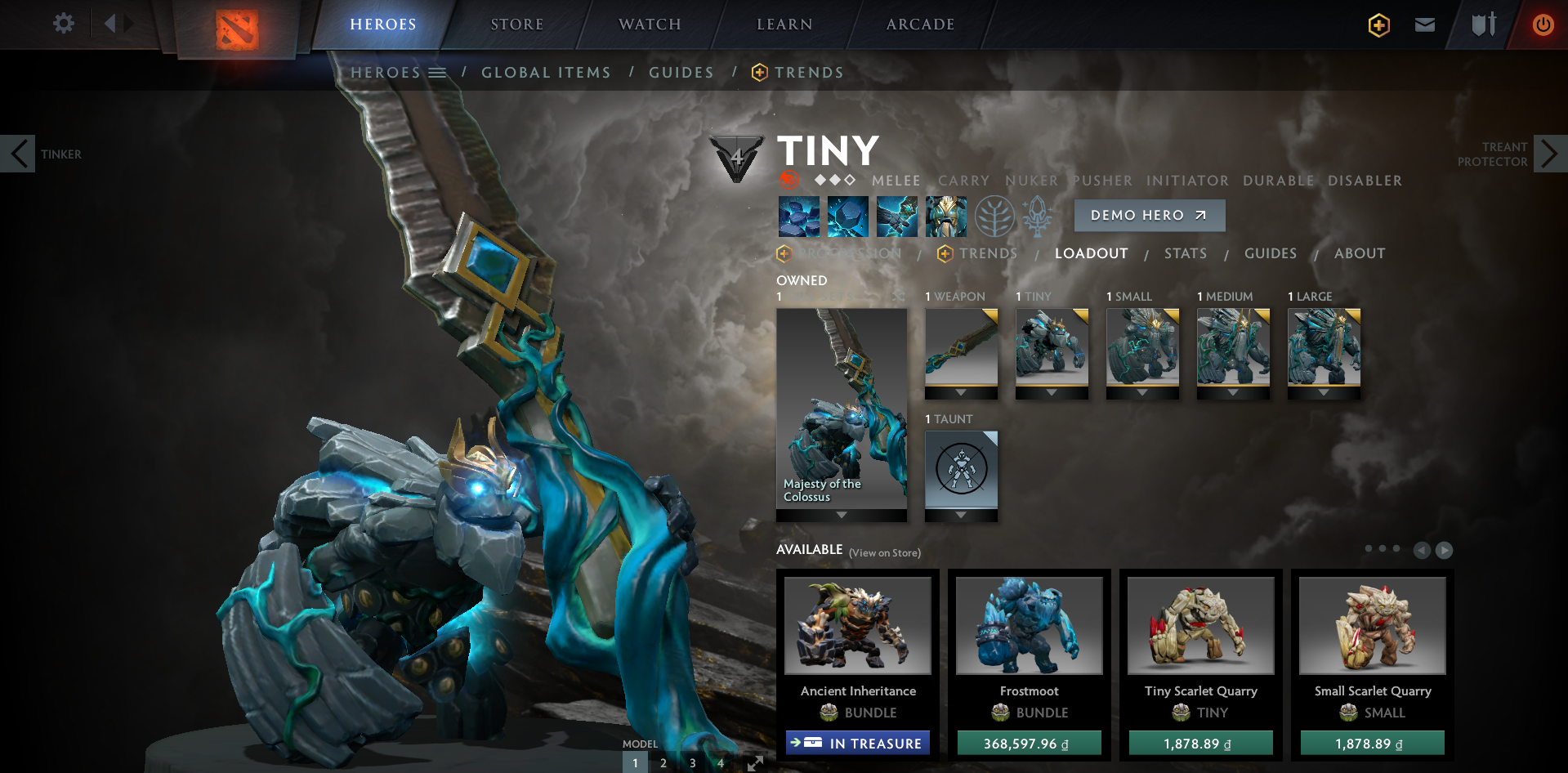Open Tiny's Grow ultimate ability icon

point(946,216)
